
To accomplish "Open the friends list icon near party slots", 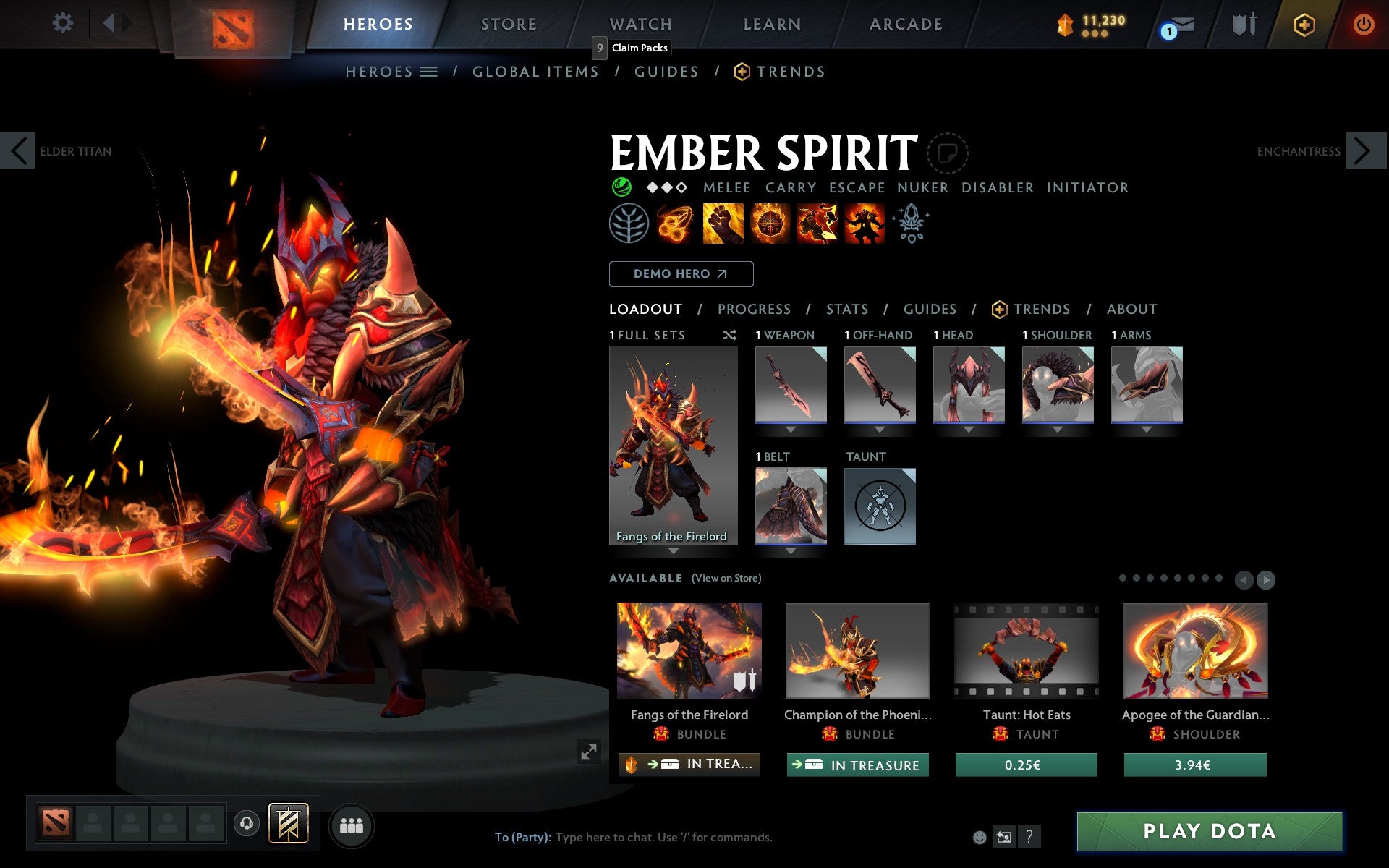I will coord(352,825).
